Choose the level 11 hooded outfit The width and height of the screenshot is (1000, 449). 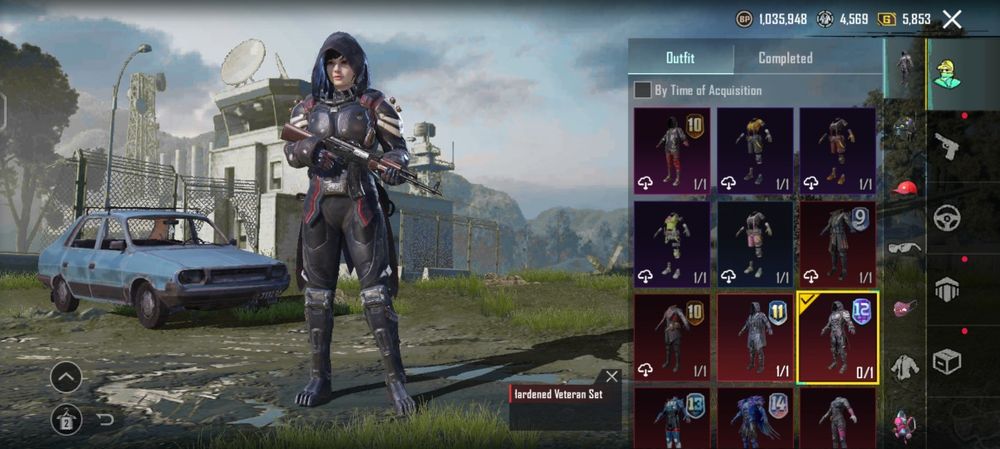pyautogui.click(x=754, y=338)
